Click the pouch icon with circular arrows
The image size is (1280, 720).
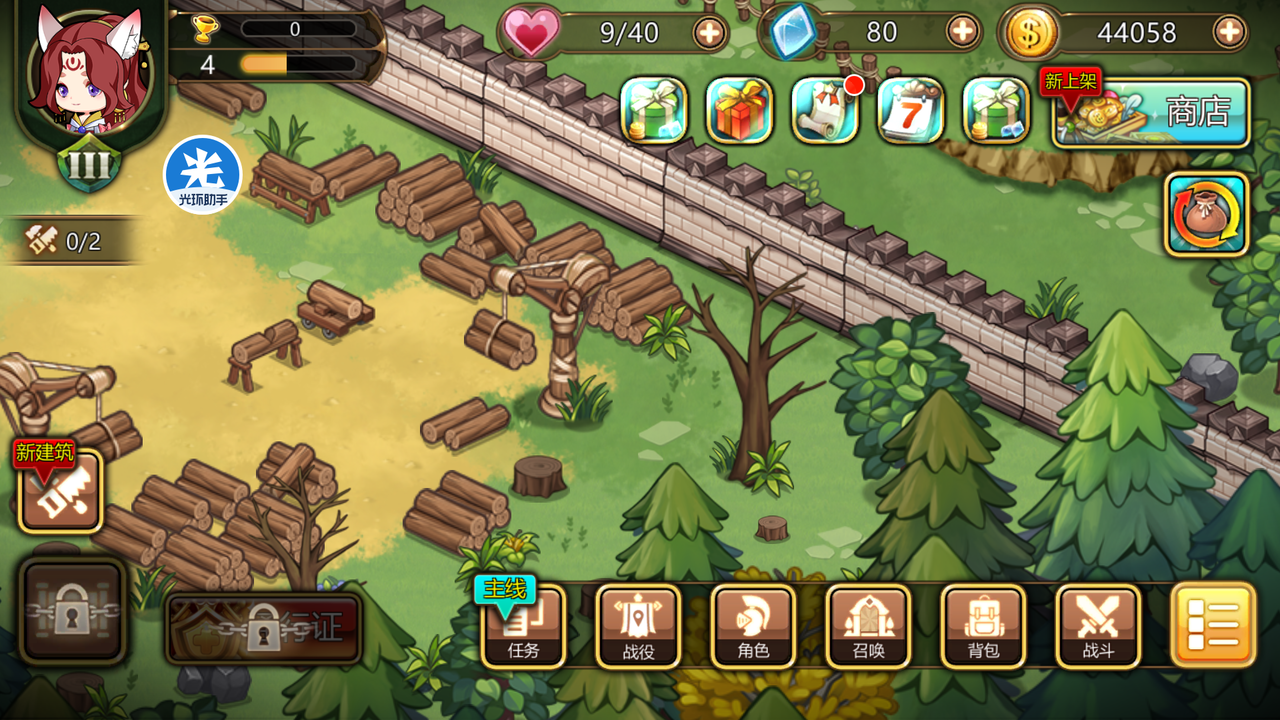tap(1207, 214)
